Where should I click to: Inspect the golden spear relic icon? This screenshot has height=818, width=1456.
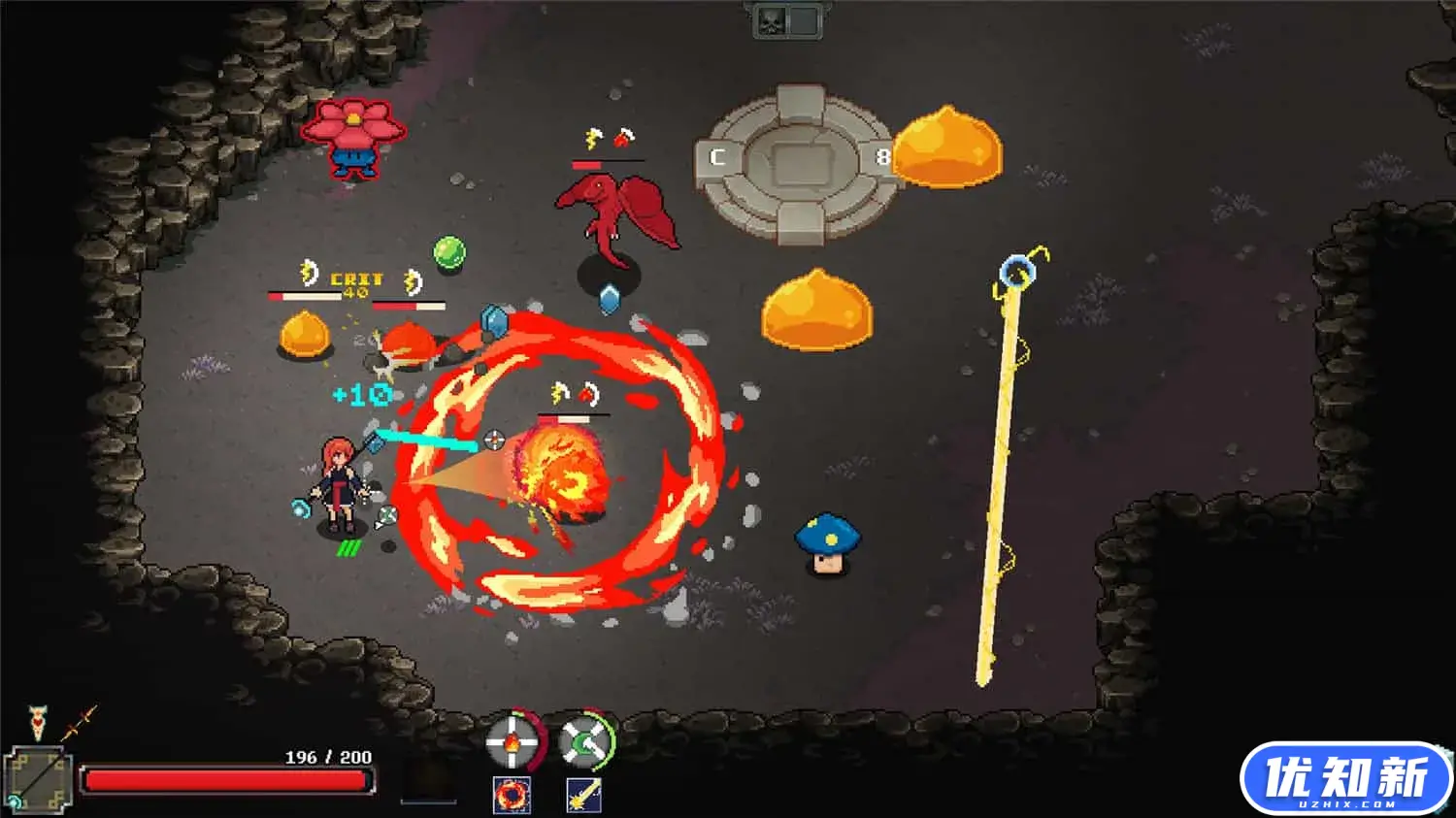(79, 723)
